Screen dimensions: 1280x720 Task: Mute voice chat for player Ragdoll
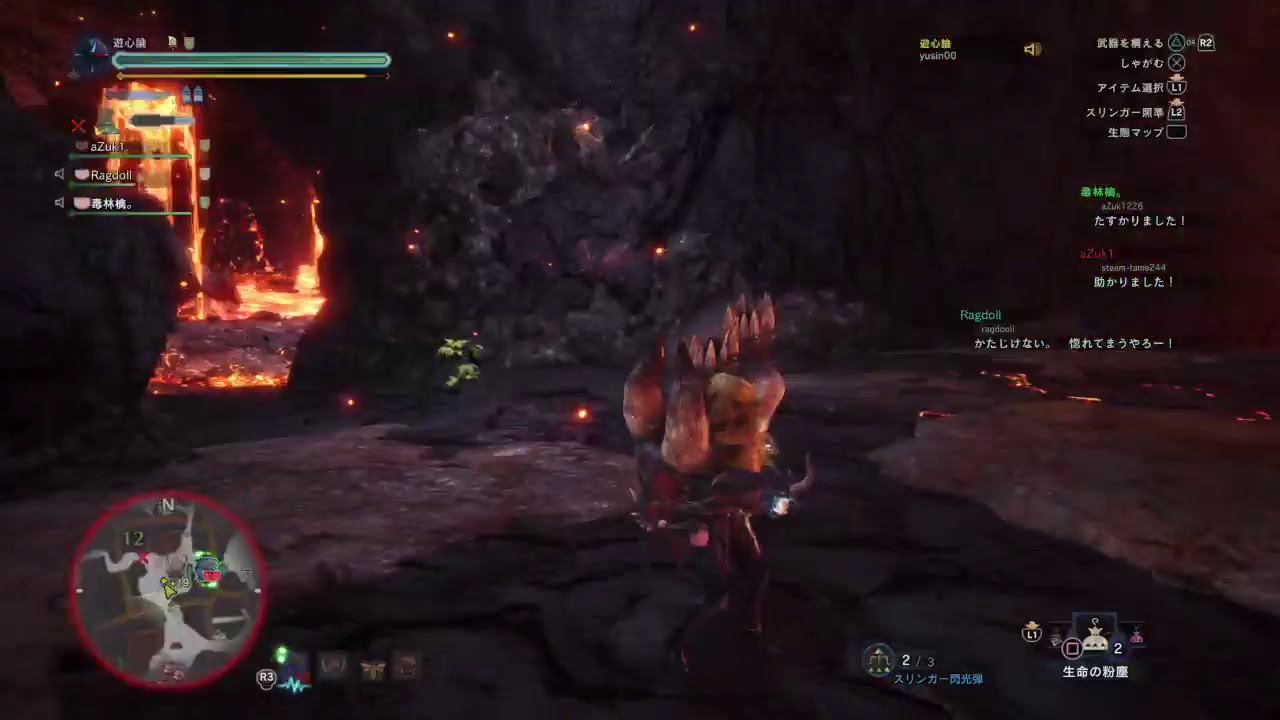(x=59, y=175)
